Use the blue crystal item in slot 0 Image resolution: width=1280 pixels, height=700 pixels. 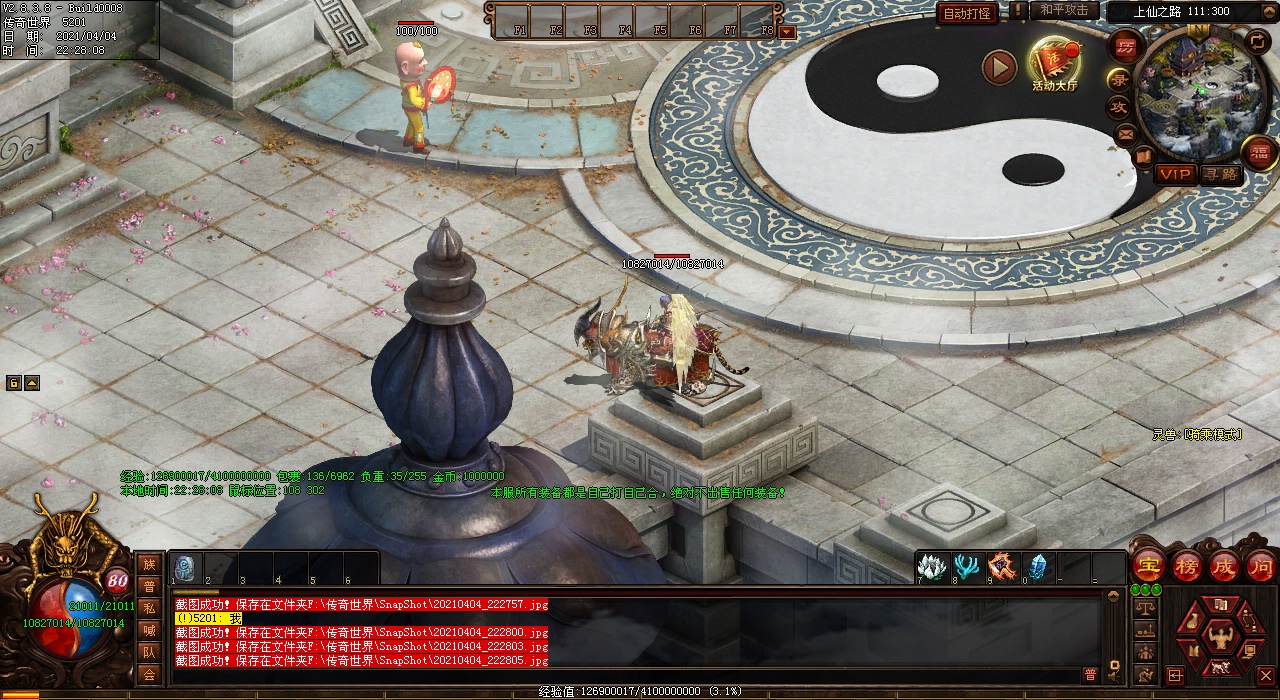pos(1037,566)
